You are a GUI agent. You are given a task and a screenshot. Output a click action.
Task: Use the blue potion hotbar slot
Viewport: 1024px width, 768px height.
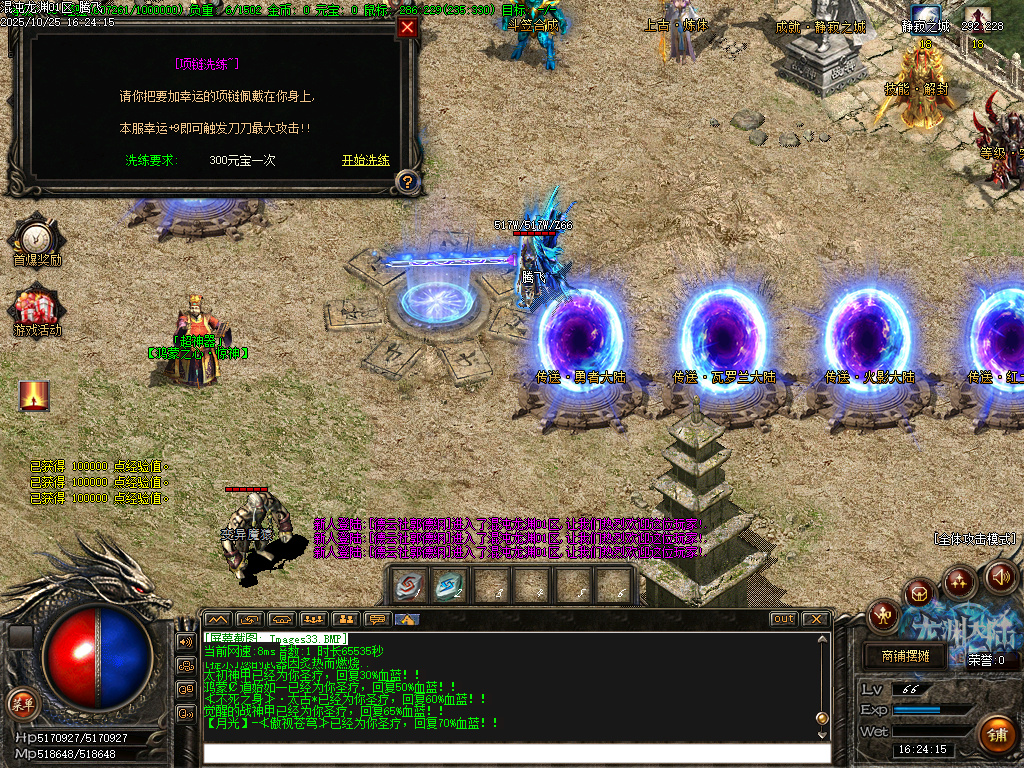point(449,586)
